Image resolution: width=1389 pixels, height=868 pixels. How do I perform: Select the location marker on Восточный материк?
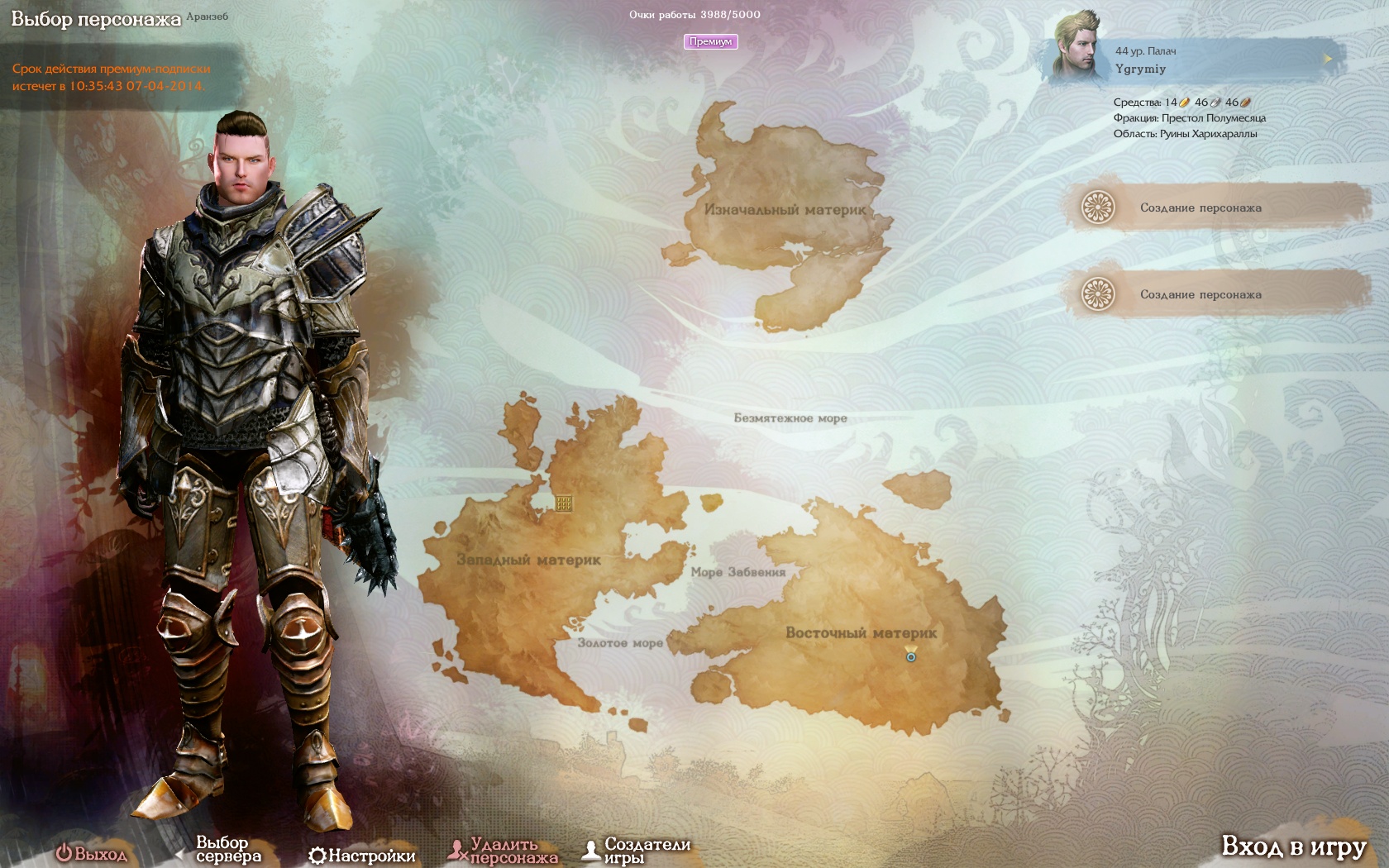(910, 655)
